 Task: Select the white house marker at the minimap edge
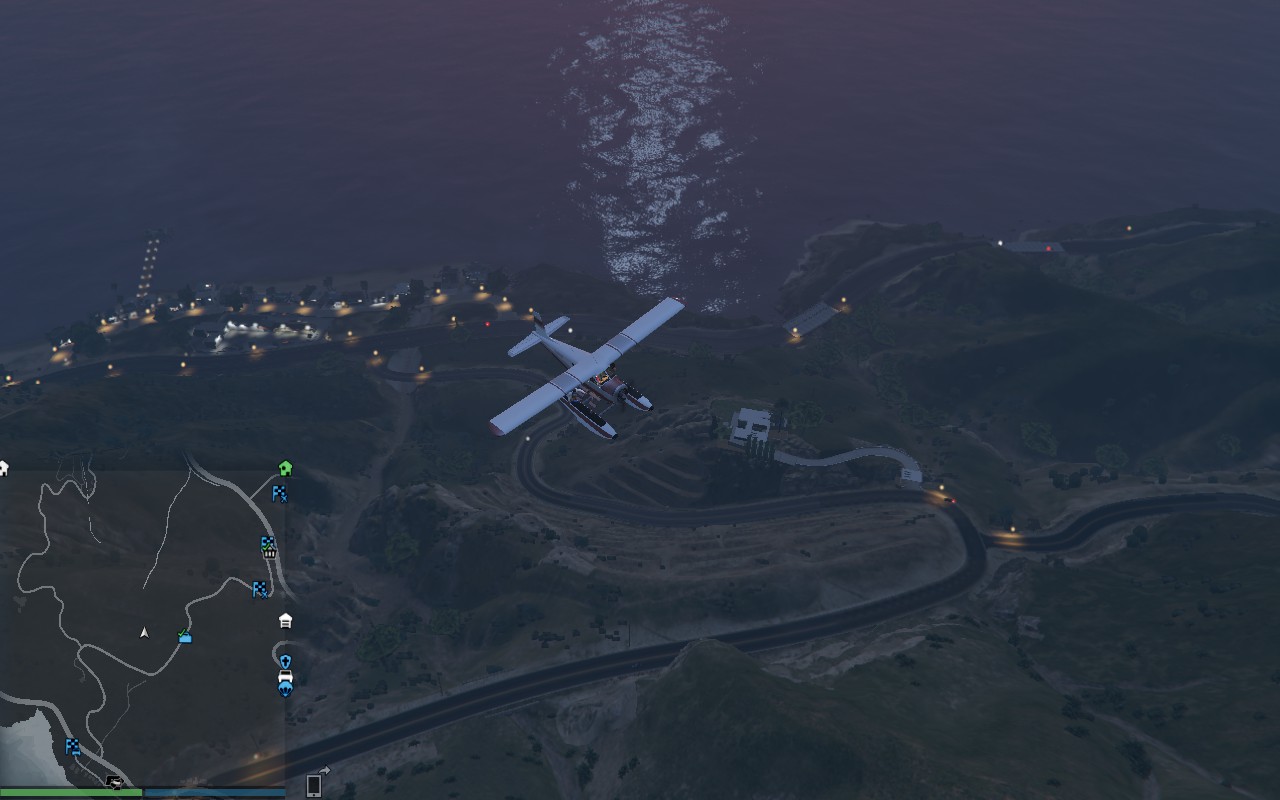coord(4,468)
